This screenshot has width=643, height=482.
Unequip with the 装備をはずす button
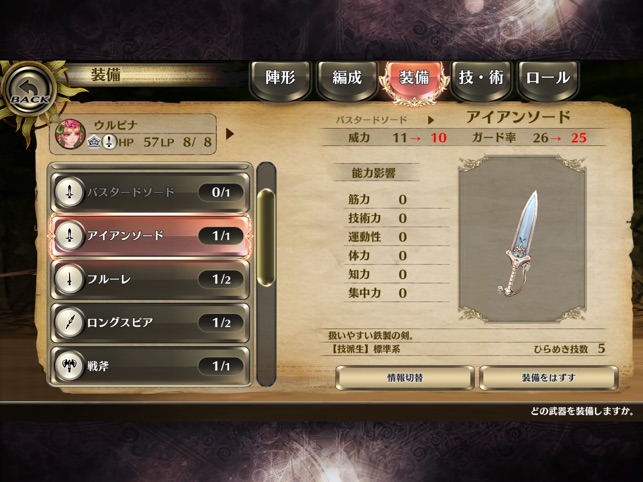pyautogui.click(x=548, y=378)
